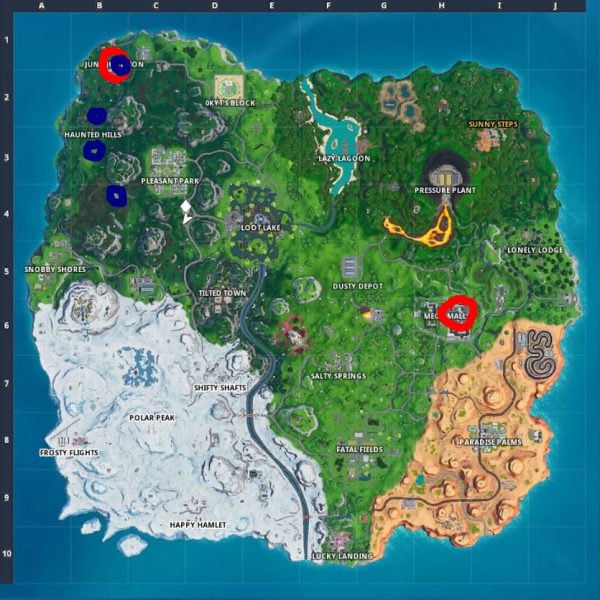The image size is (600, 600).
Task: Choose Lazy Lagoon on the map
Action: [344, 158]
